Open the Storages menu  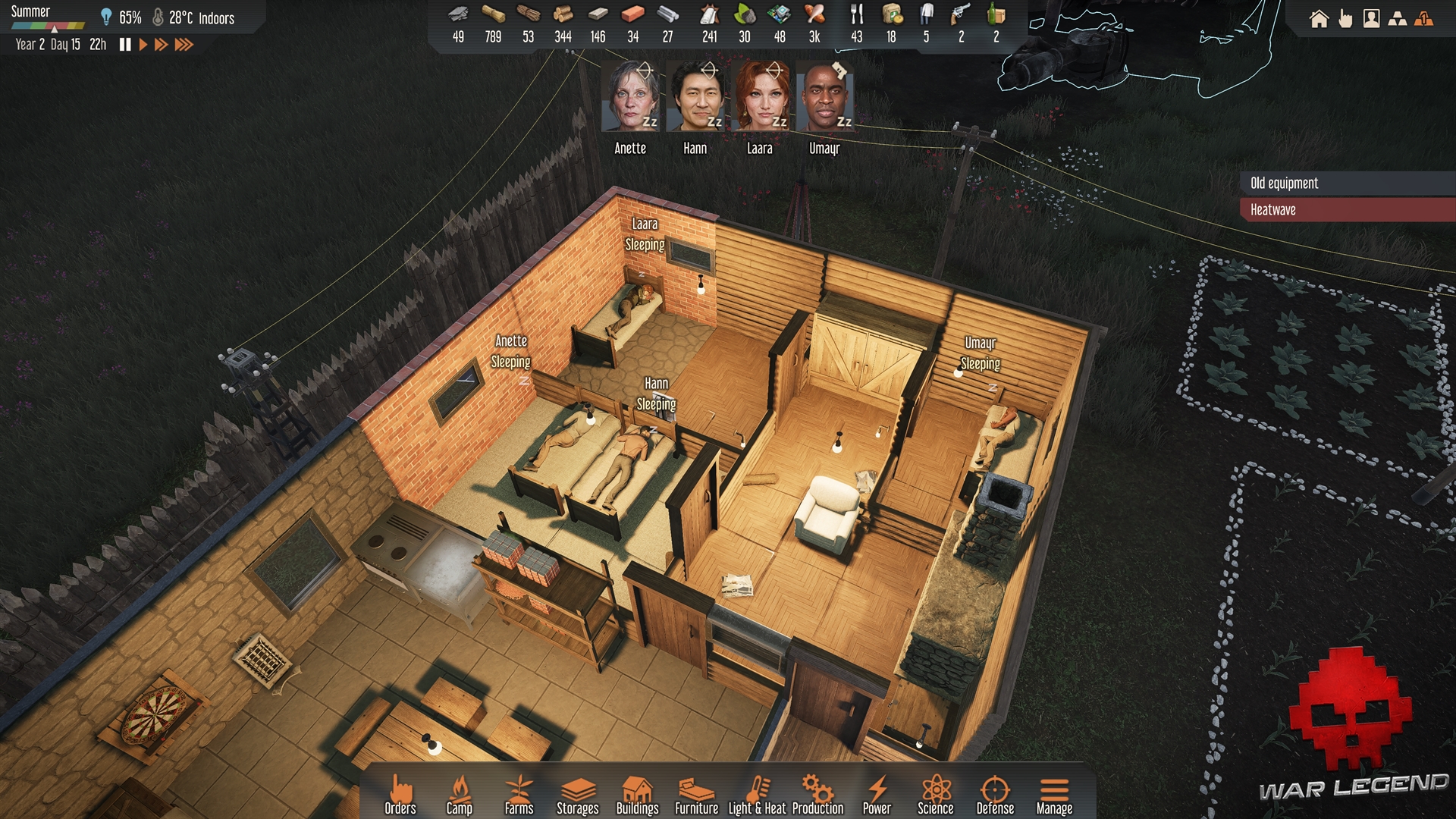tap(578, 795)
